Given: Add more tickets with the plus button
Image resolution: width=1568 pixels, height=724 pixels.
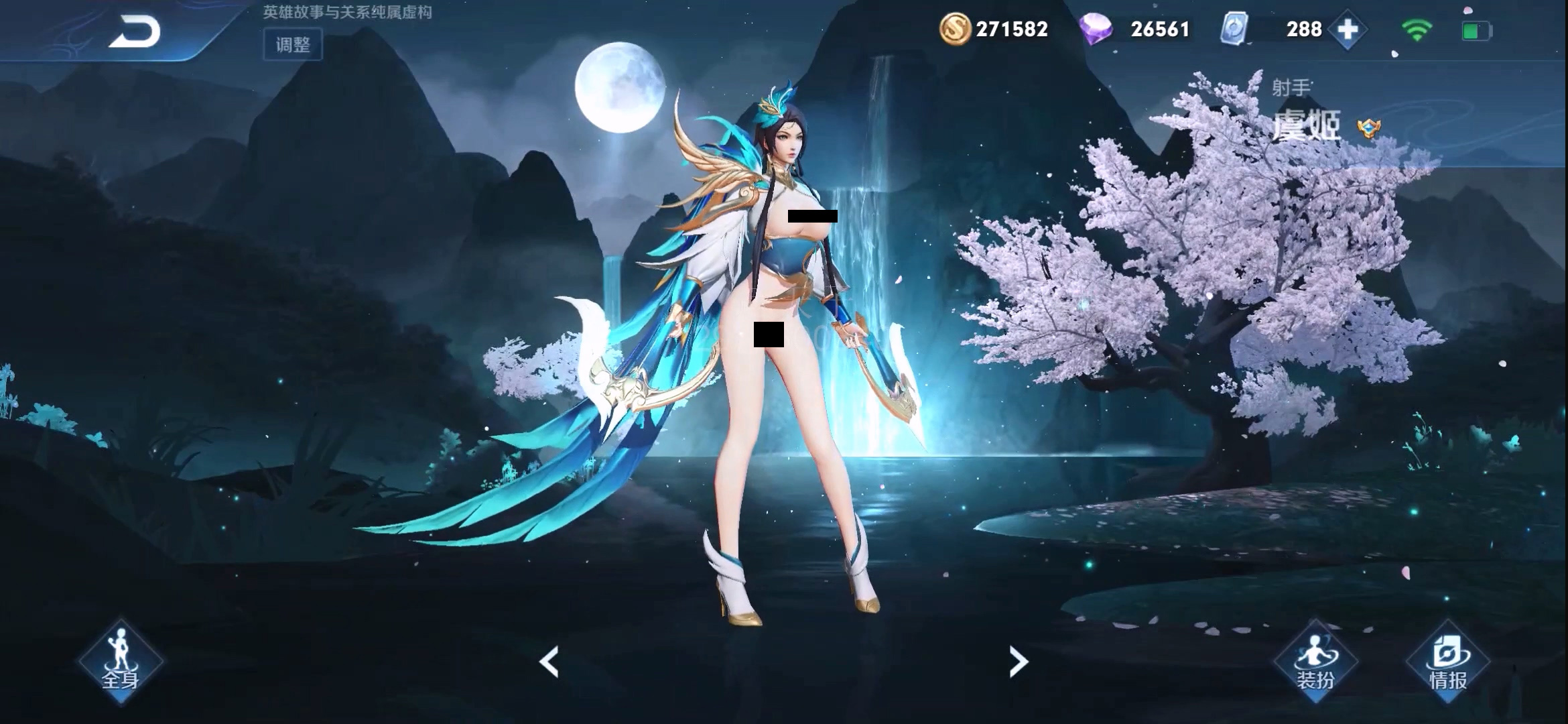Looking at the screenshot, I should (1348, 29).
